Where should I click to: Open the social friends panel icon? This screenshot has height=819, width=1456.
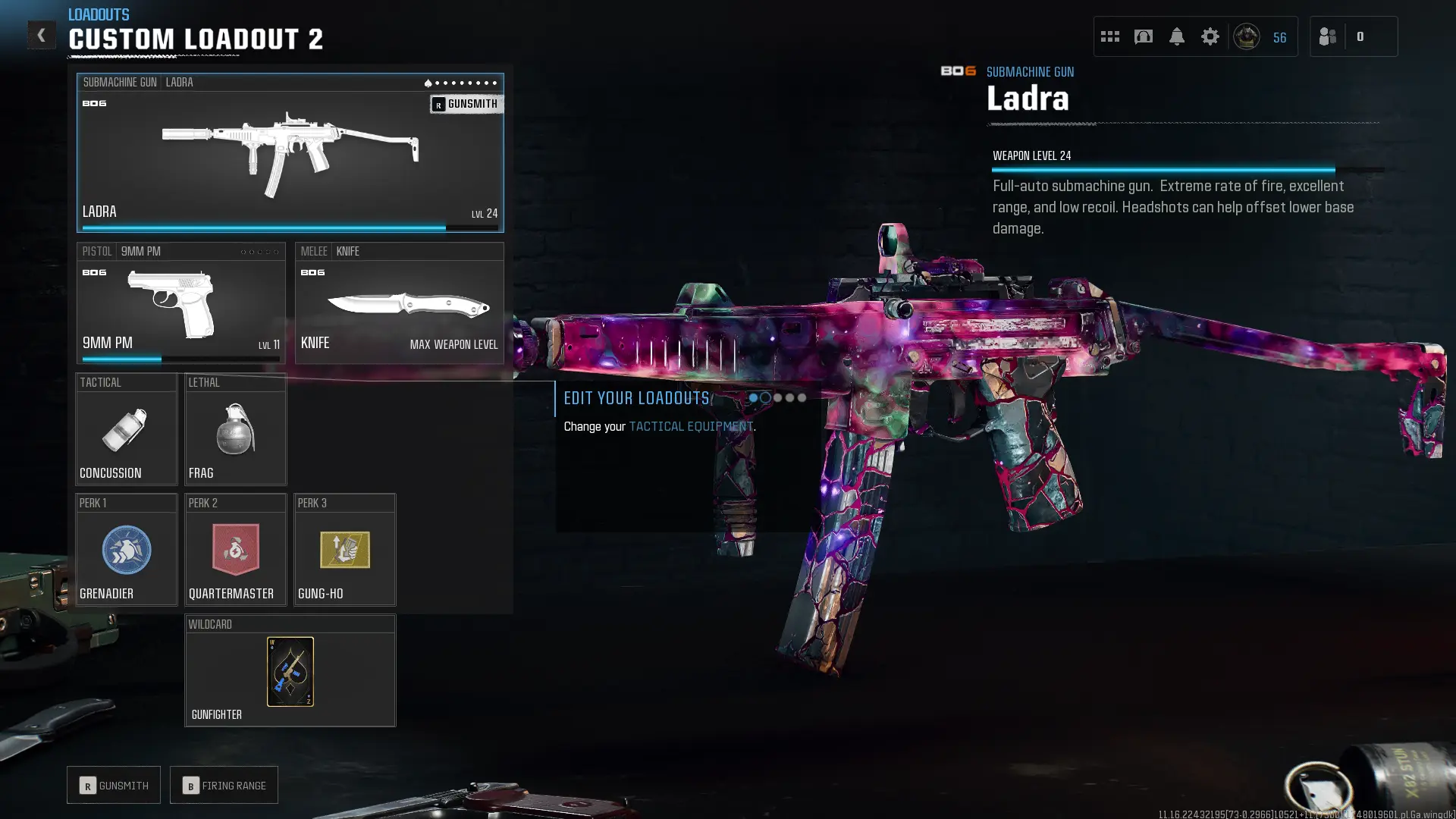(1327, 36)
